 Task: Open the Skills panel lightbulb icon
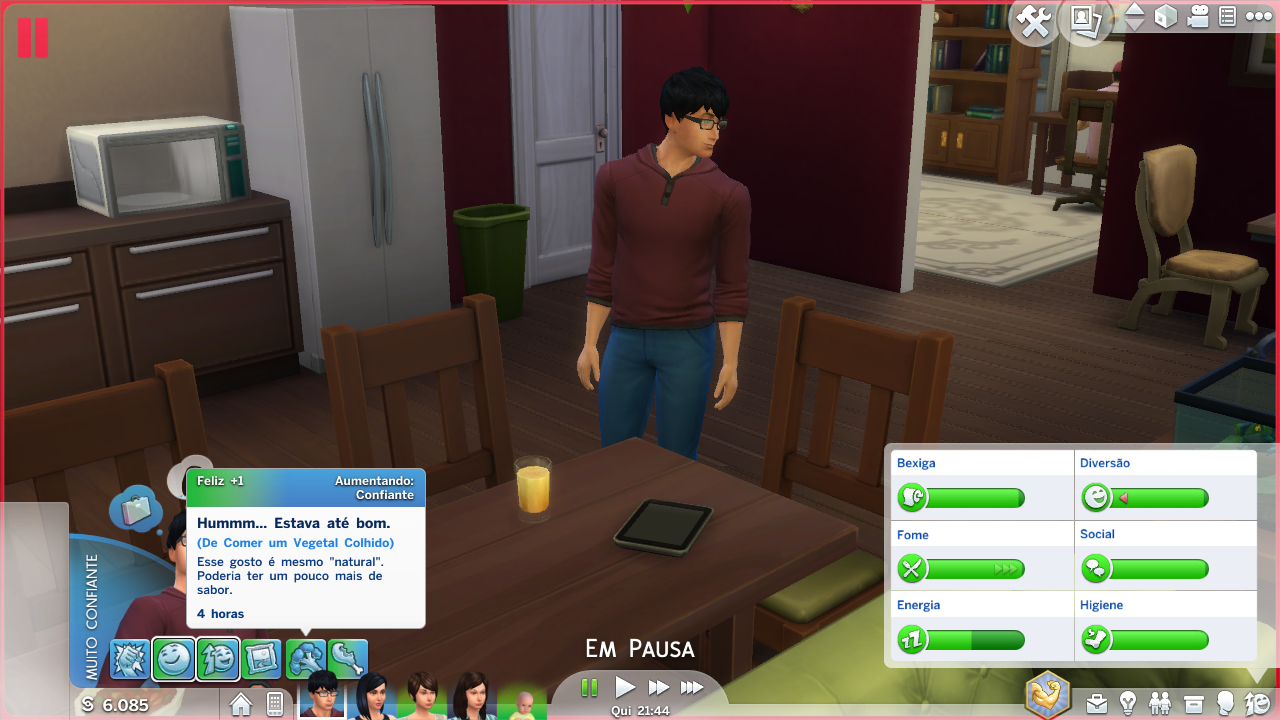coord(1129,703)
